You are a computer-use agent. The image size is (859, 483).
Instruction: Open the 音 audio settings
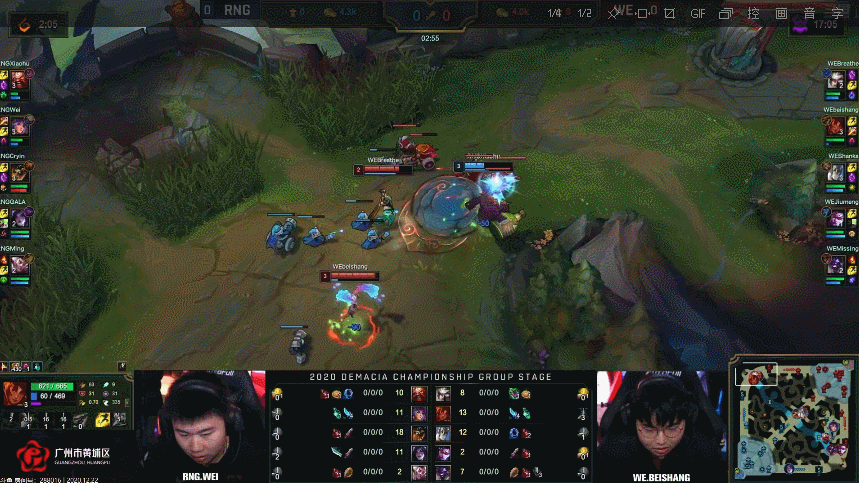(x=808, y=14)
